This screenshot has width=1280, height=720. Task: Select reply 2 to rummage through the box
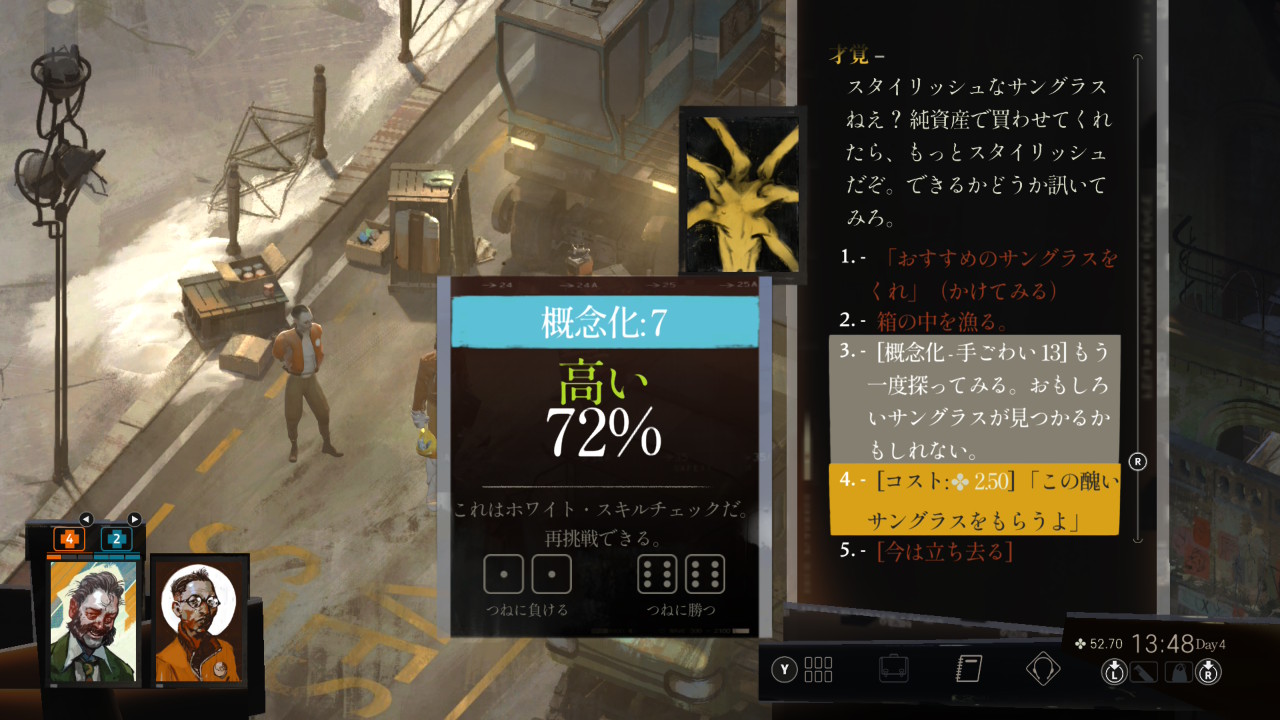[x=942, y=321]
